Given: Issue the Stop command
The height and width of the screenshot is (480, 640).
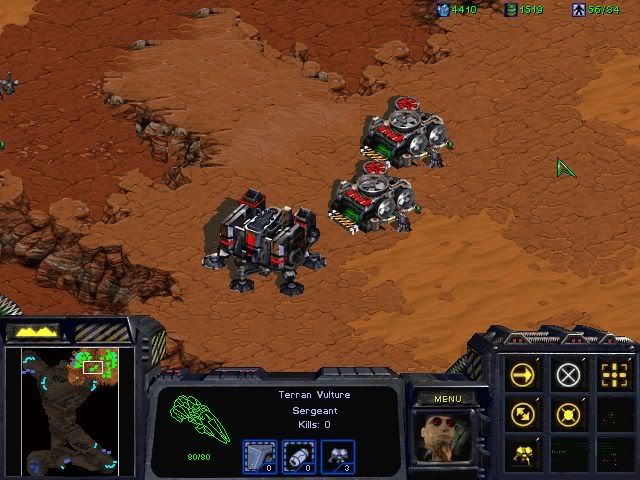Looking at the screenshot, I should pos(569,375).
